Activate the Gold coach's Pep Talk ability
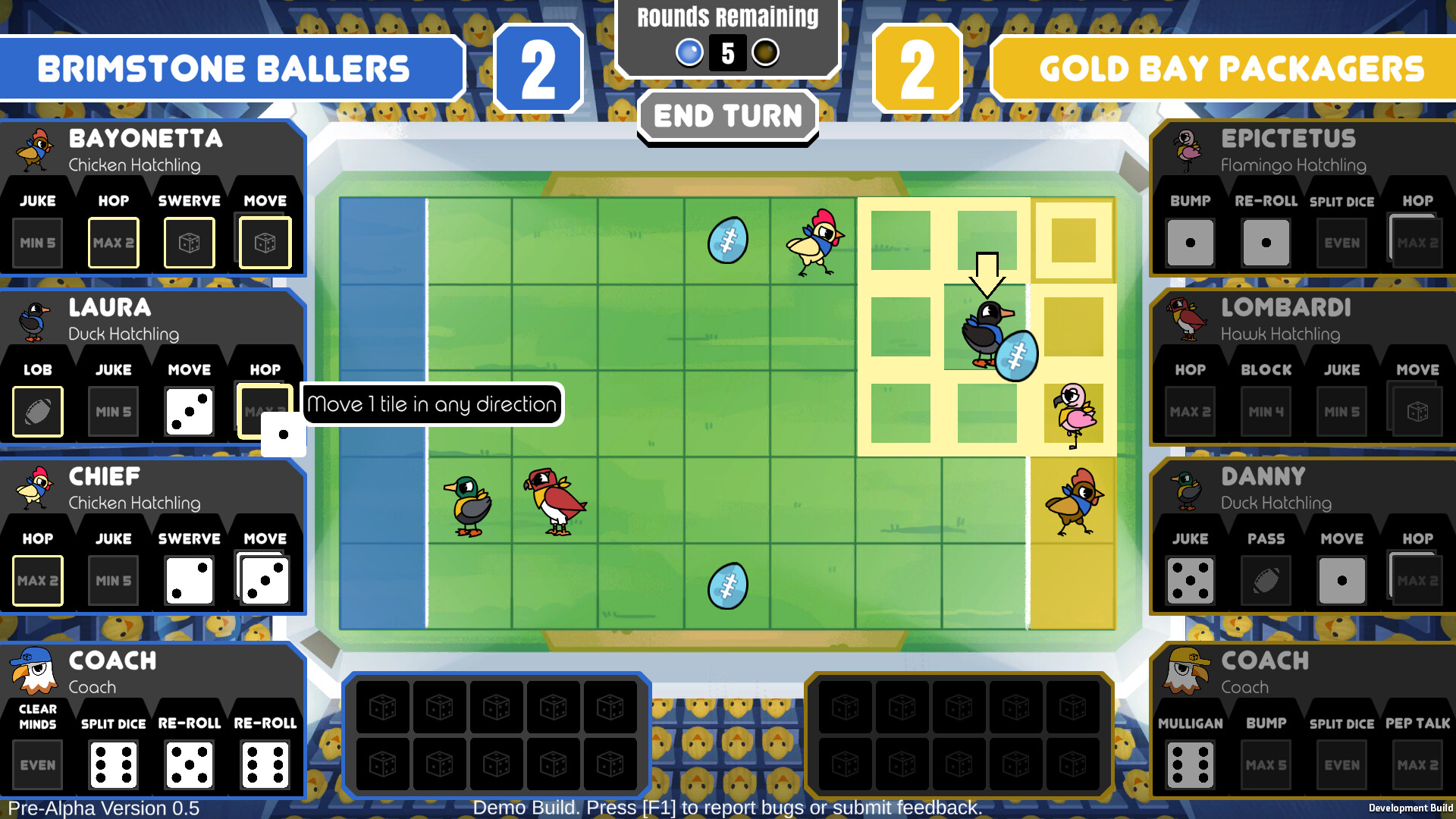Image resolution: width=1456 pixels, height=819 pixels. (x=1417, y=764)
